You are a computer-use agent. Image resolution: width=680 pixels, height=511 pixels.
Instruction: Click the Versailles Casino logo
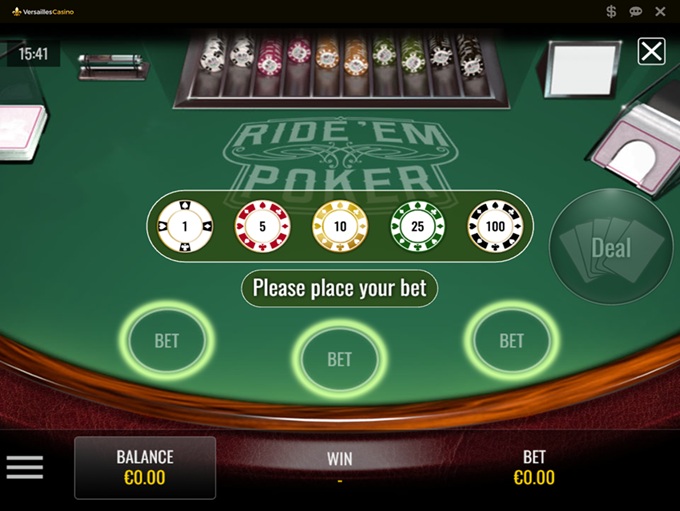[43, 11]
